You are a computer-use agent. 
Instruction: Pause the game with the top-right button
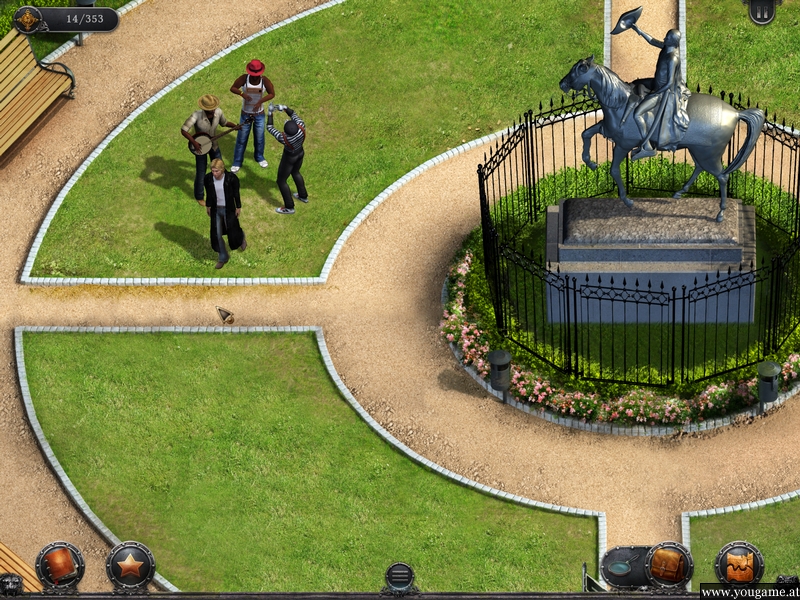tap(762, 10)
